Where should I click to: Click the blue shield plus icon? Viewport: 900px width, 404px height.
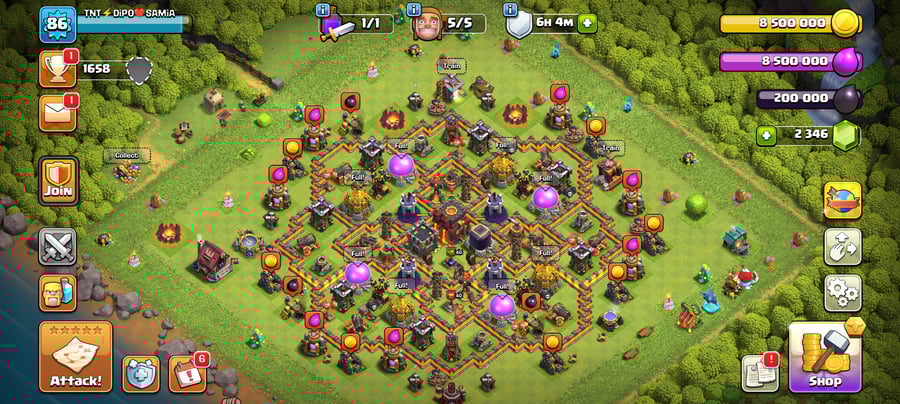tap(141, 373)
